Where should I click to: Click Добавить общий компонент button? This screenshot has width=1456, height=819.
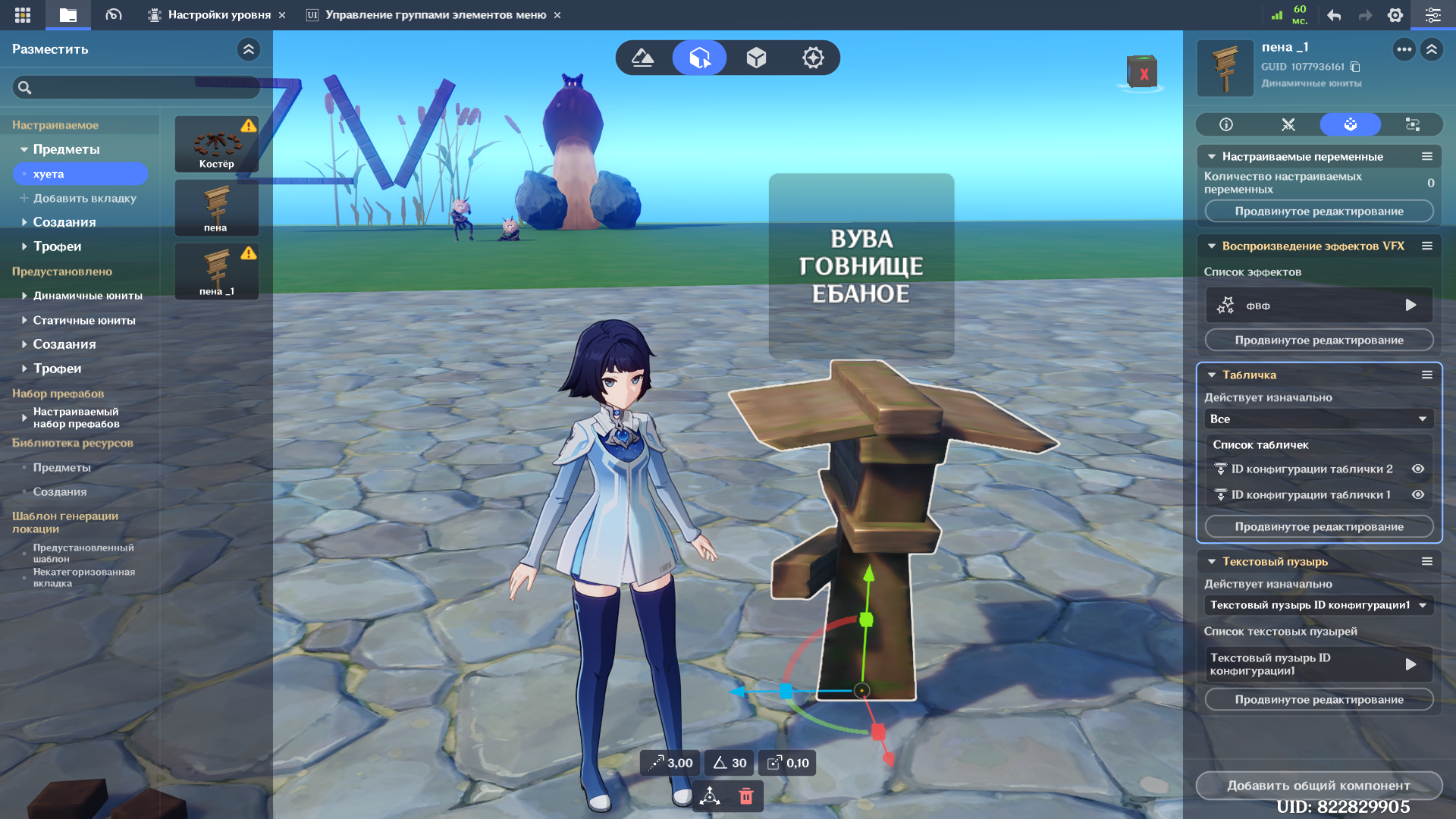coord(1319,786)
